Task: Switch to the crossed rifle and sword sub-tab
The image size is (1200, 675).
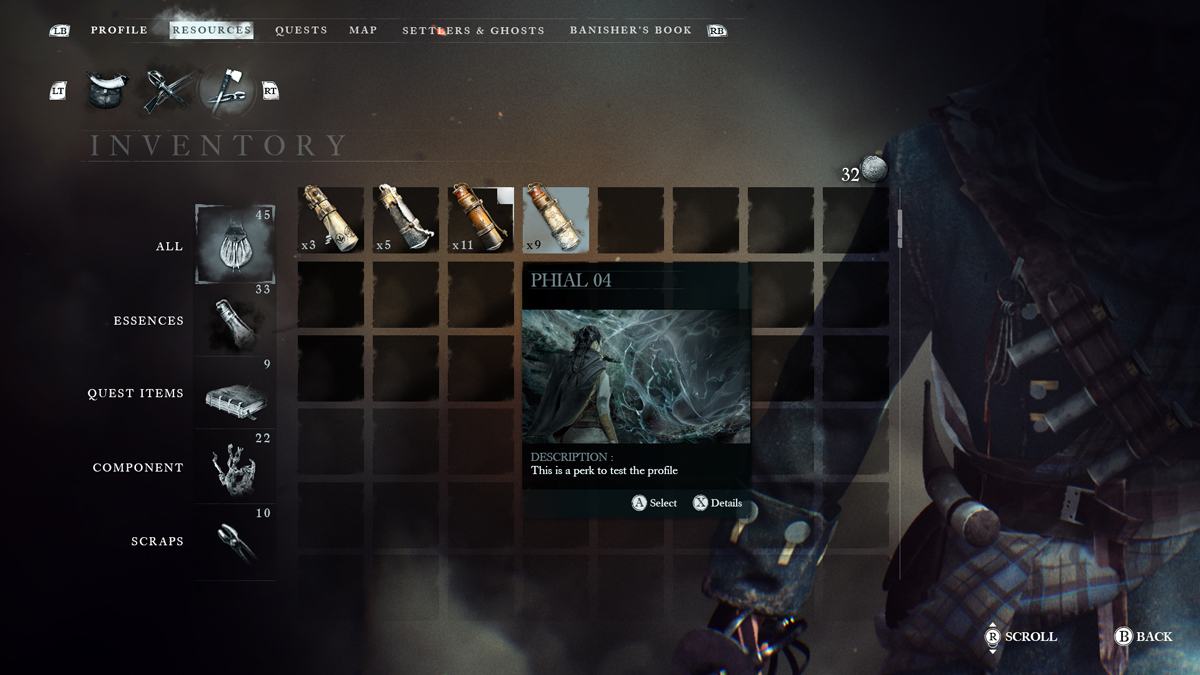Action: click(164, 91)
